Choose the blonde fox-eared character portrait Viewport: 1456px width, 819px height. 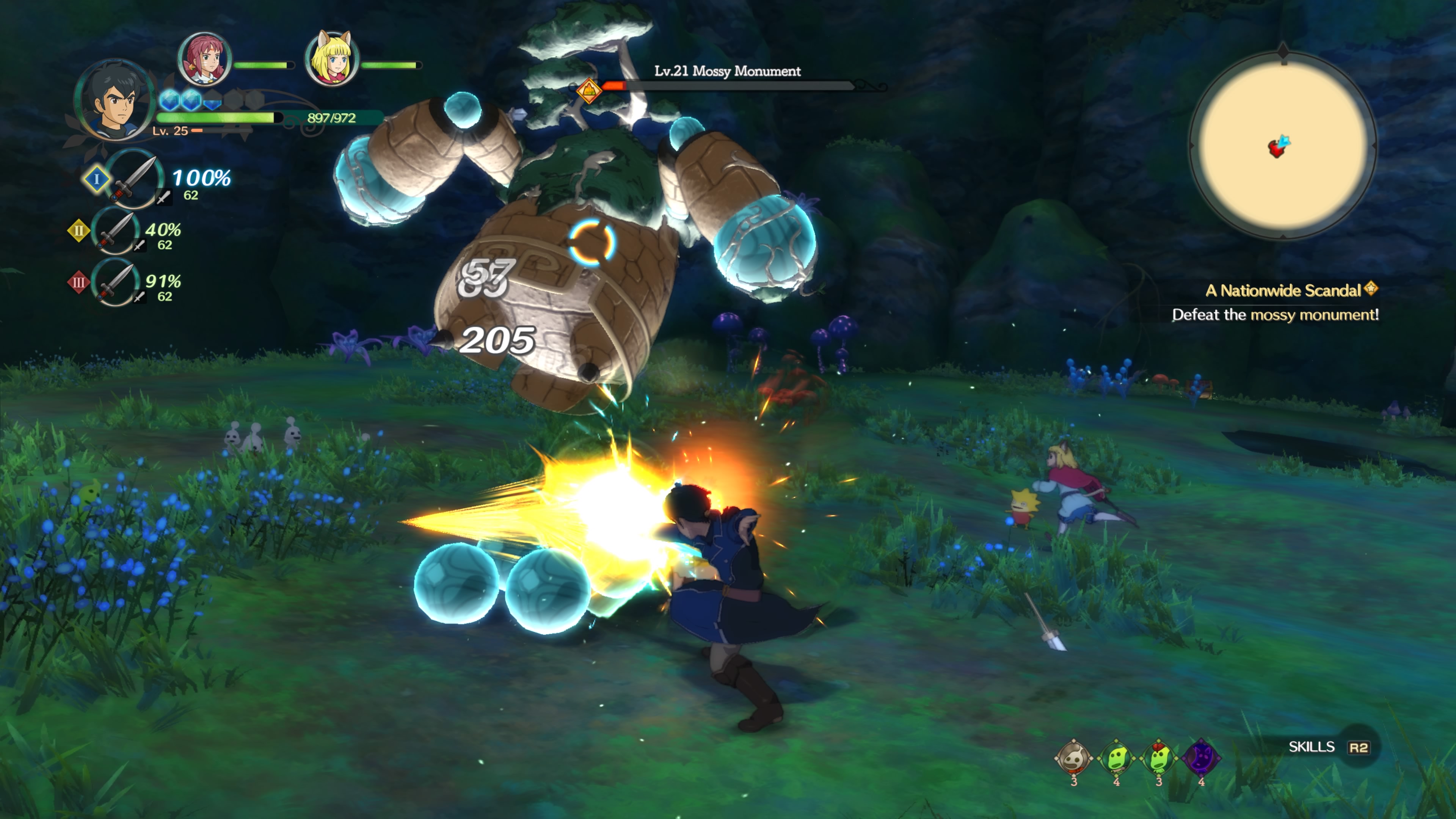(332, 60)
